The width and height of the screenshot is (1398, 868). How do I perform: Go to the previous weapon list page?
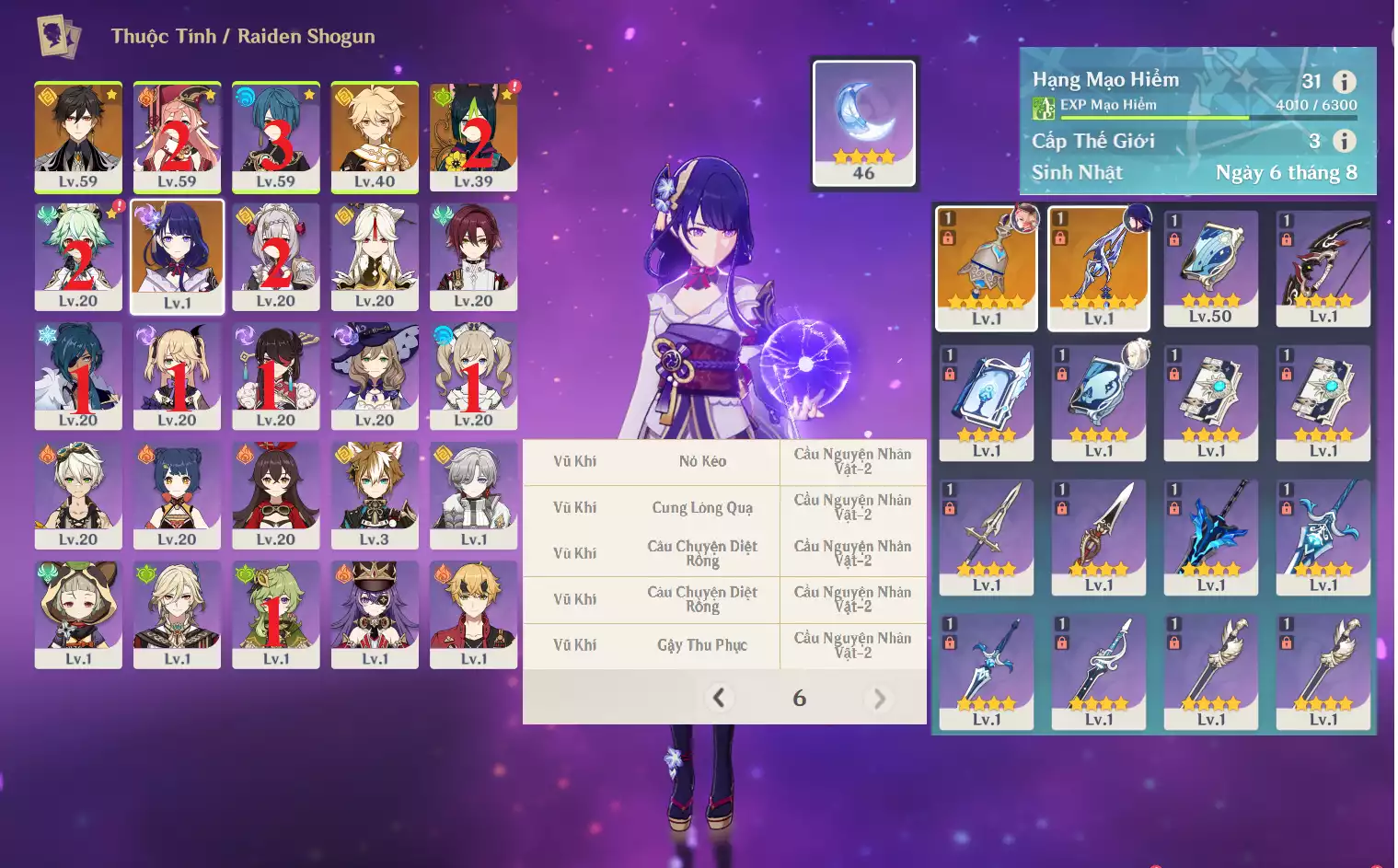click(x=719, y=698)
